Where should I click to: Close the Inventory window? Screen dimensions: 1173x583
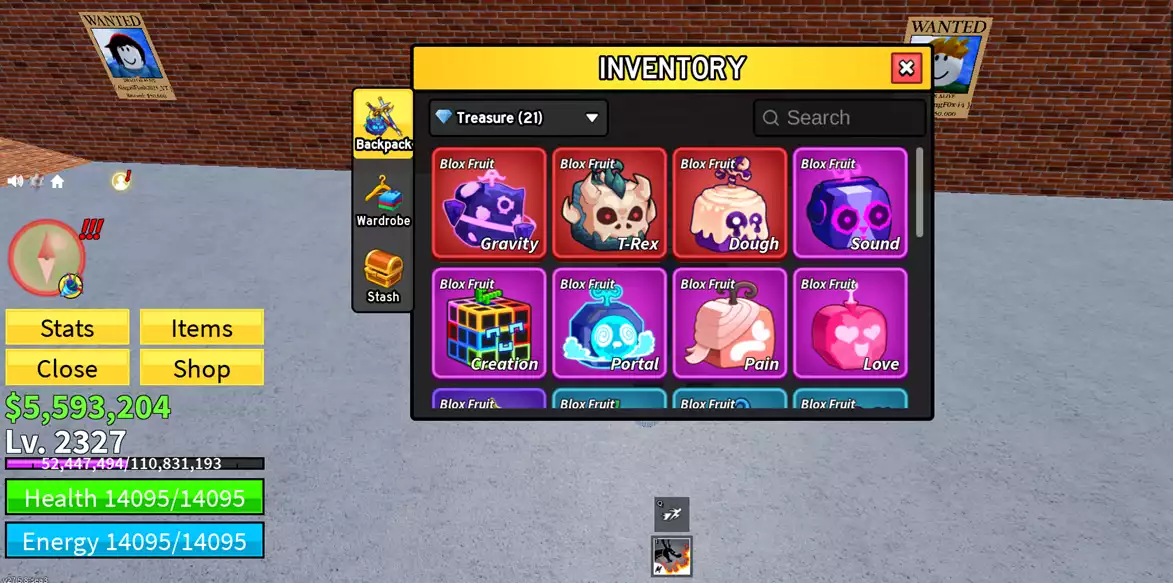click(x=906, y=68)
